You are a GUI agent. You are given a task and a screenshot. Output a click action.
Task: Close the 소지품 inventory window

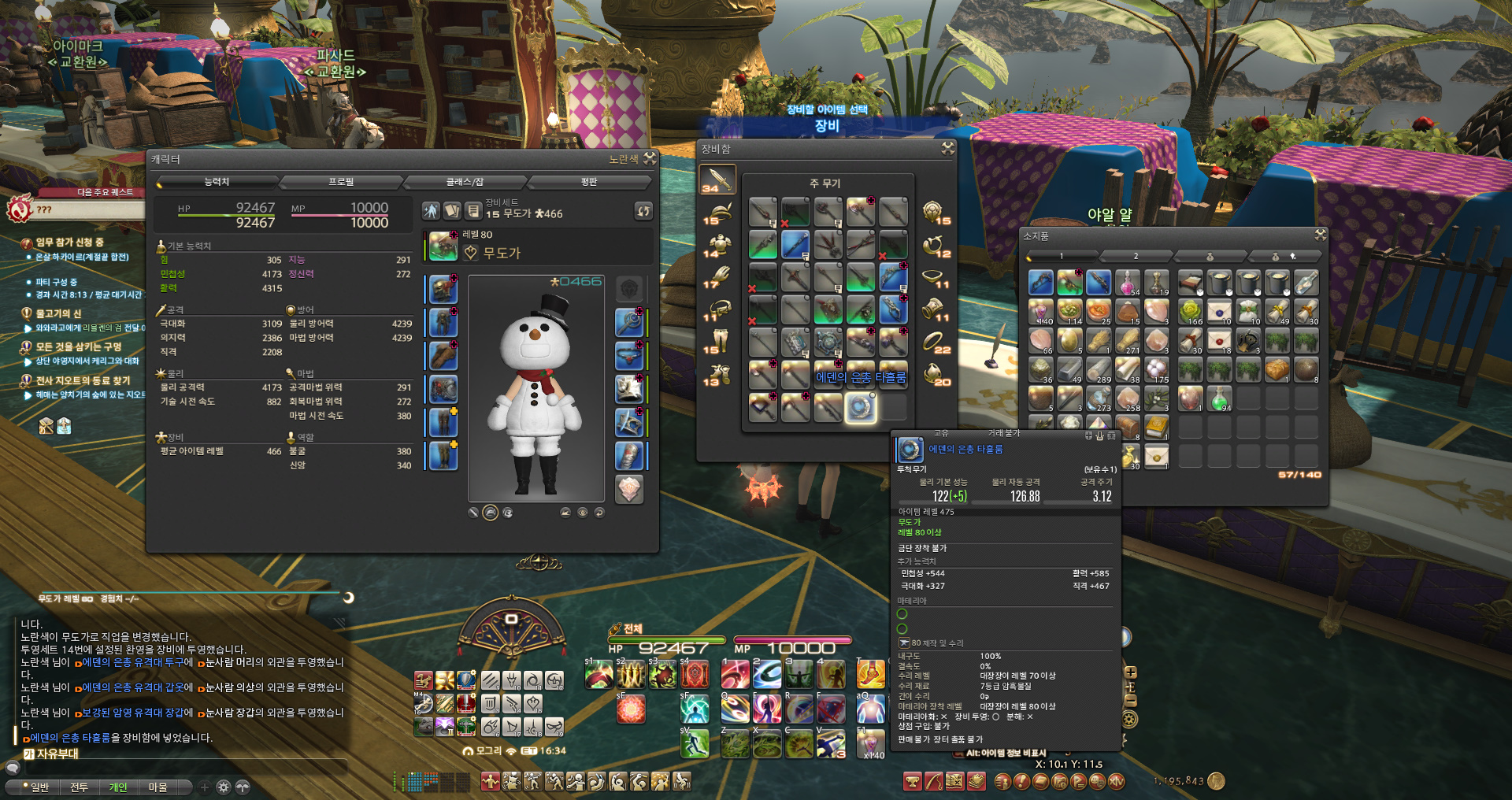click(x=1321, y=235)
